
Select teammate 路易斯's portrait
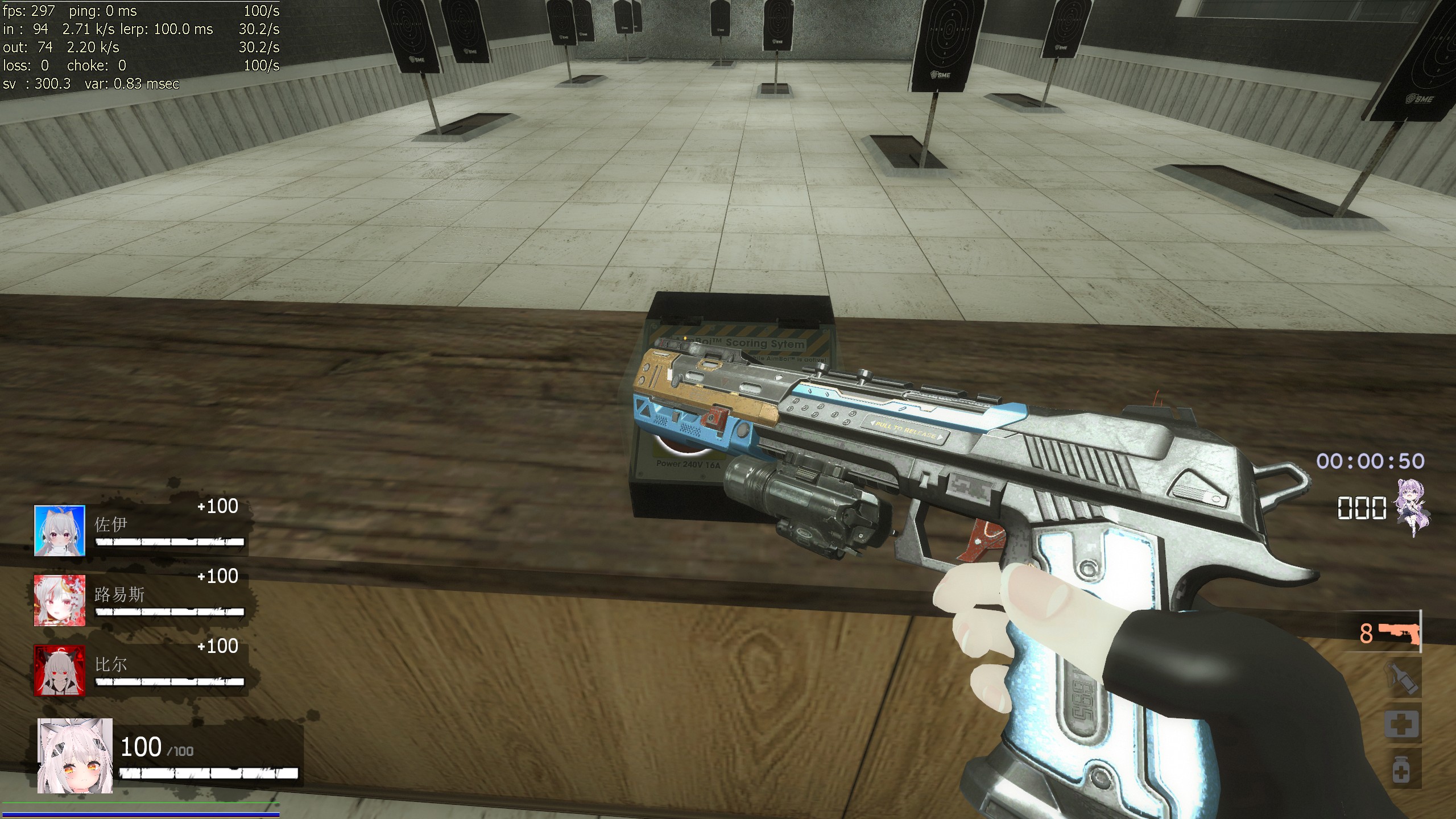click(x=60, y=600)
